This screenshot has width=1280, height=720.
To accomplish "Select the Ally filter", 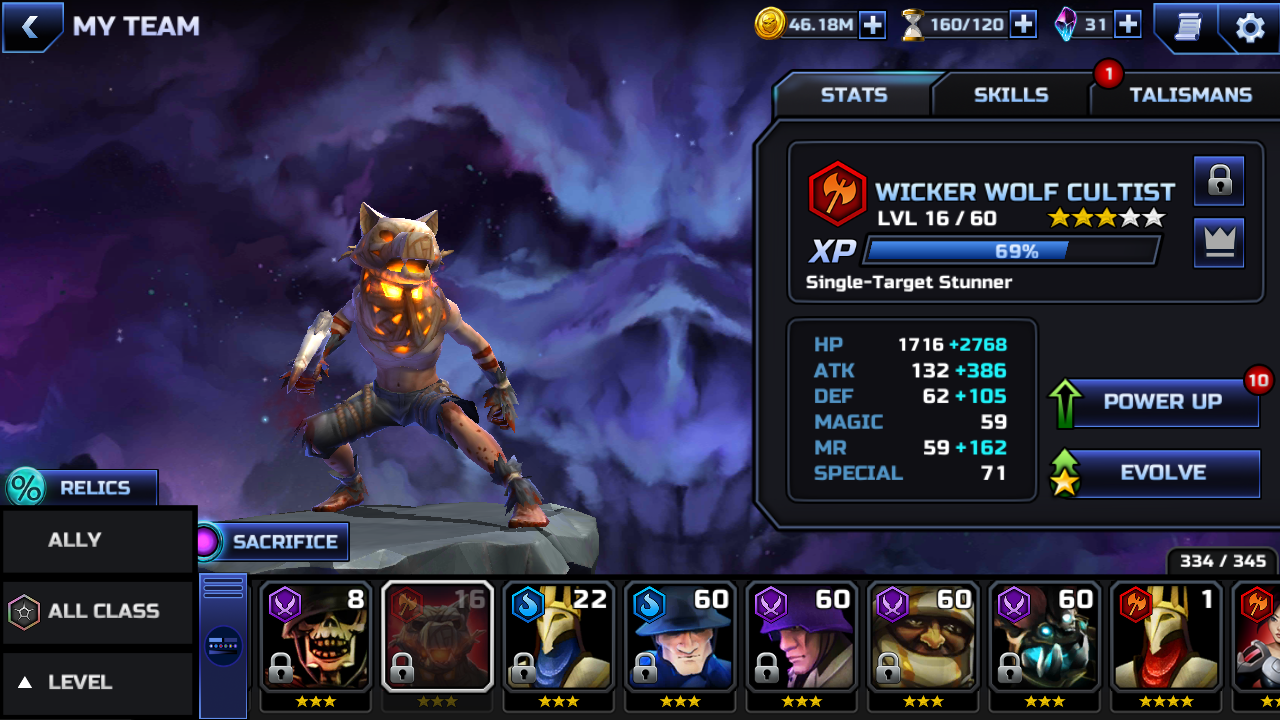I will [x=98, y=540].
